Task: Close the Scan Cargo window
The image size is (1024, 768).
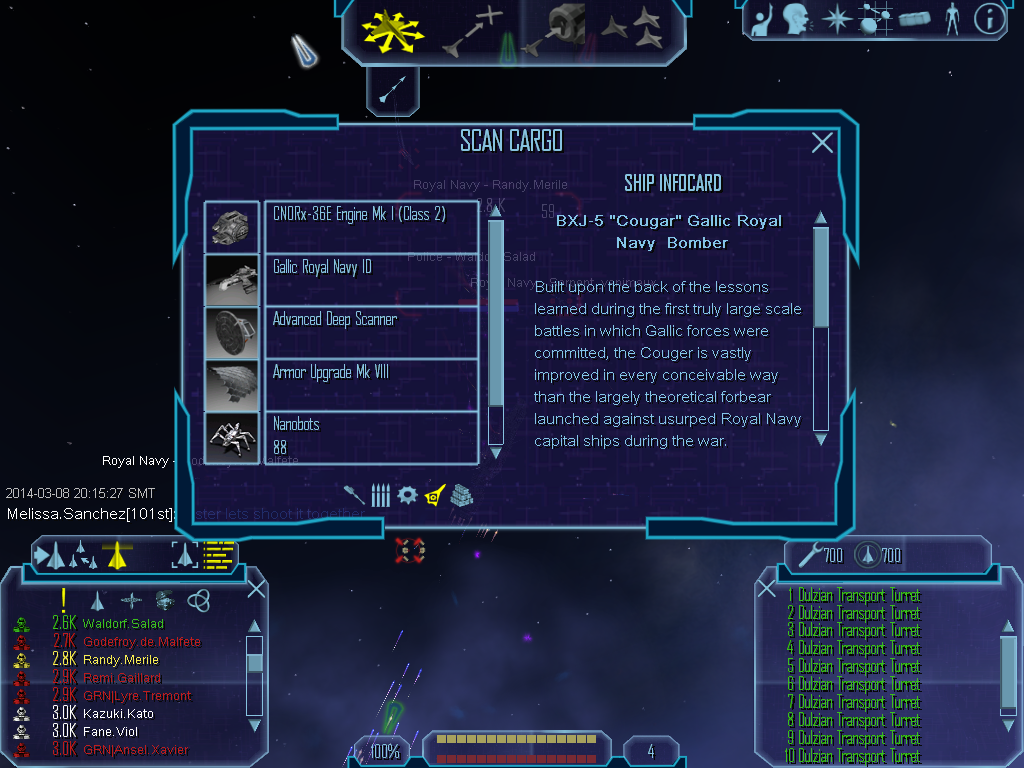Action: pyautogui.click(x=822, y=143)
